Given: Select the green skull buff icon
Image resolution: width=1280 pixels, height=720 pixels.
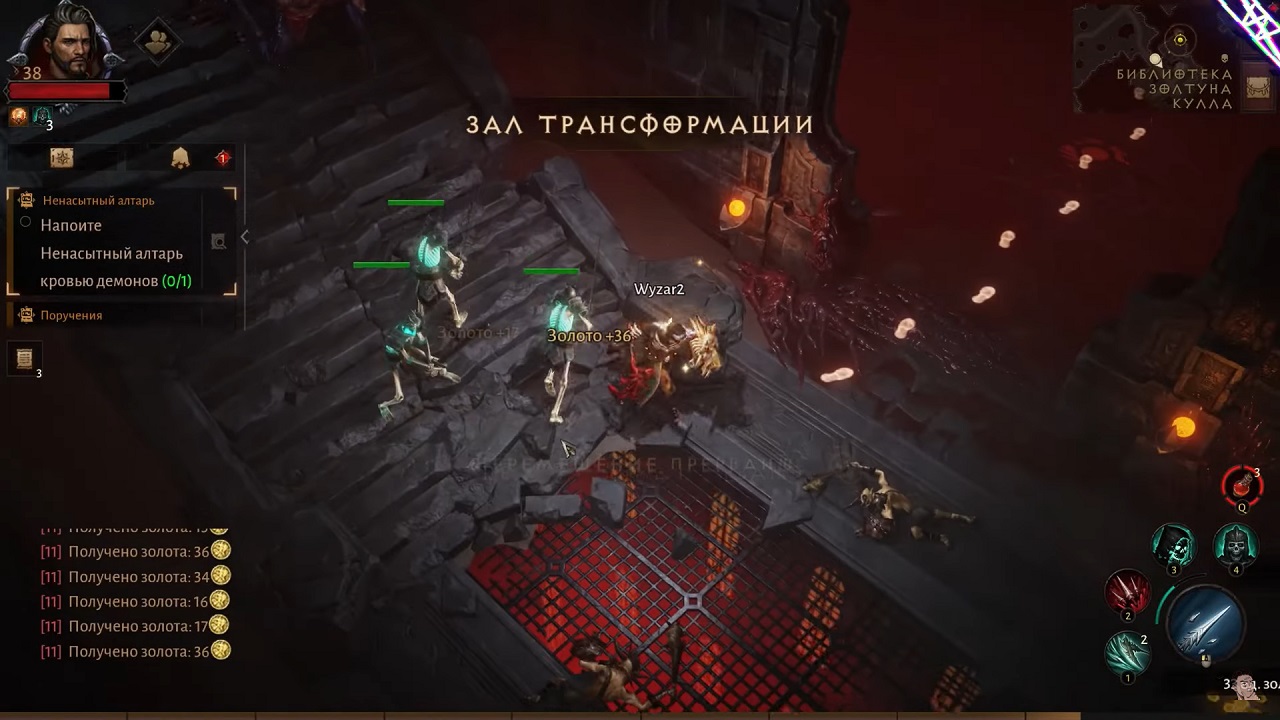Looking at the screenshot, I should point(42,116).
